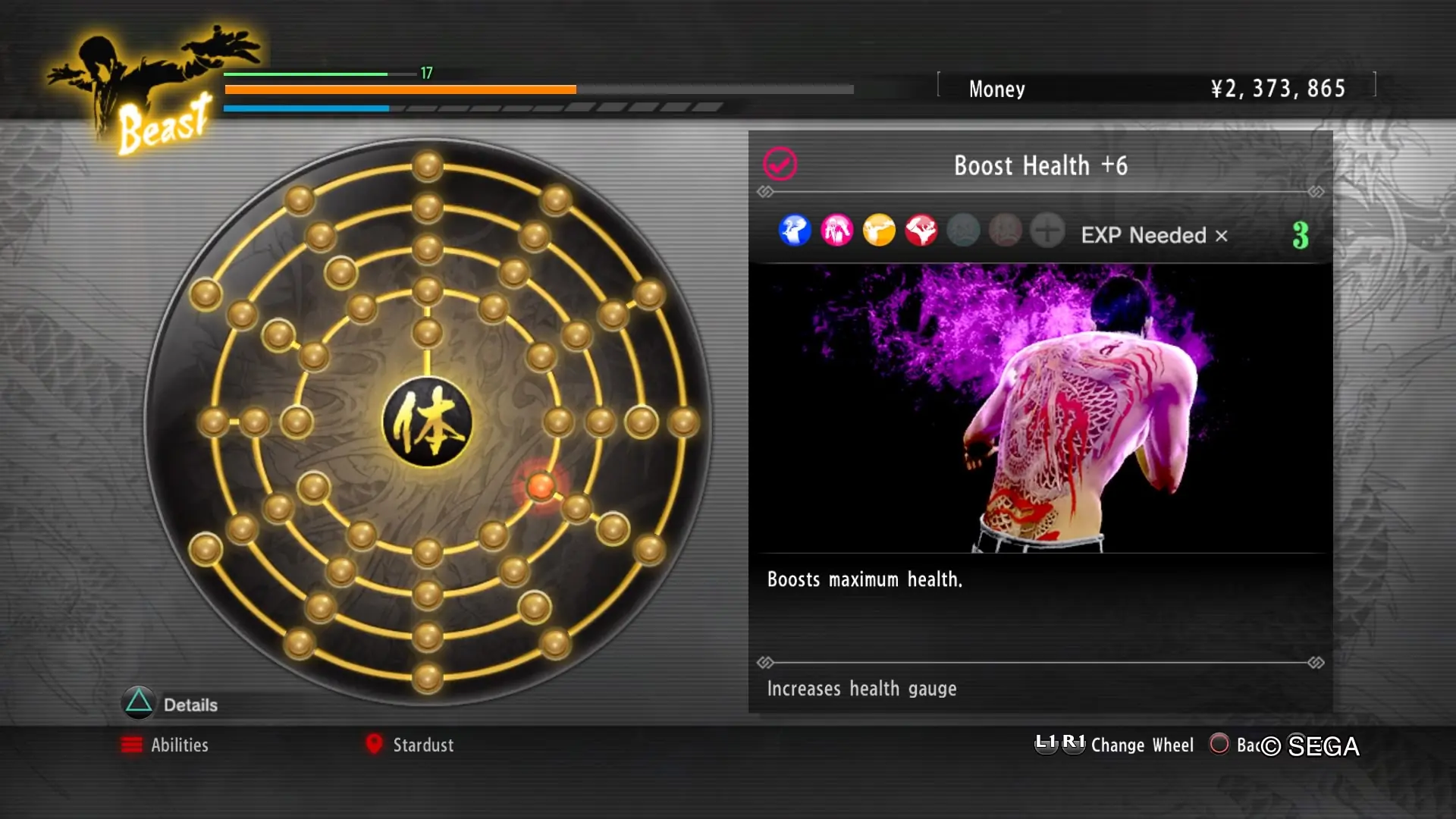Select the yellow soul orb icon
Viewport: 1456px width, 819px height.
pyautogui.click(x=879, y=231)
